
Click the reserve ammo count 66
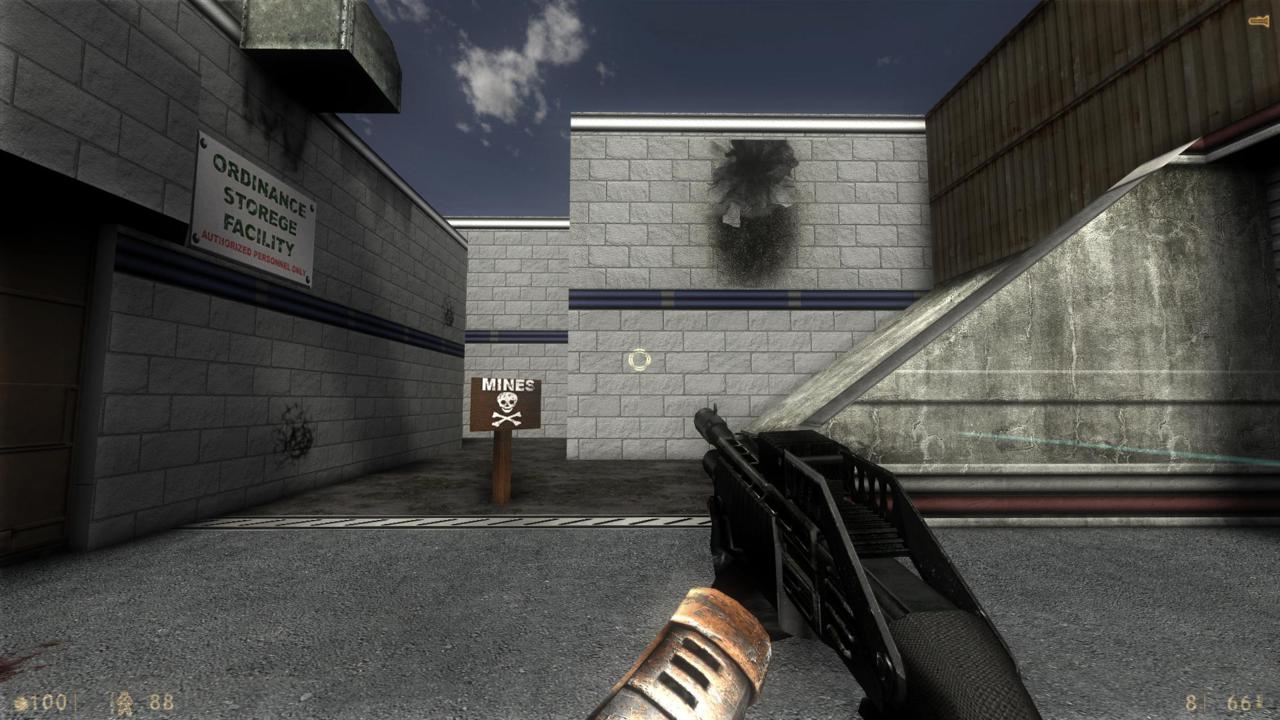(x=1238, y=702)
